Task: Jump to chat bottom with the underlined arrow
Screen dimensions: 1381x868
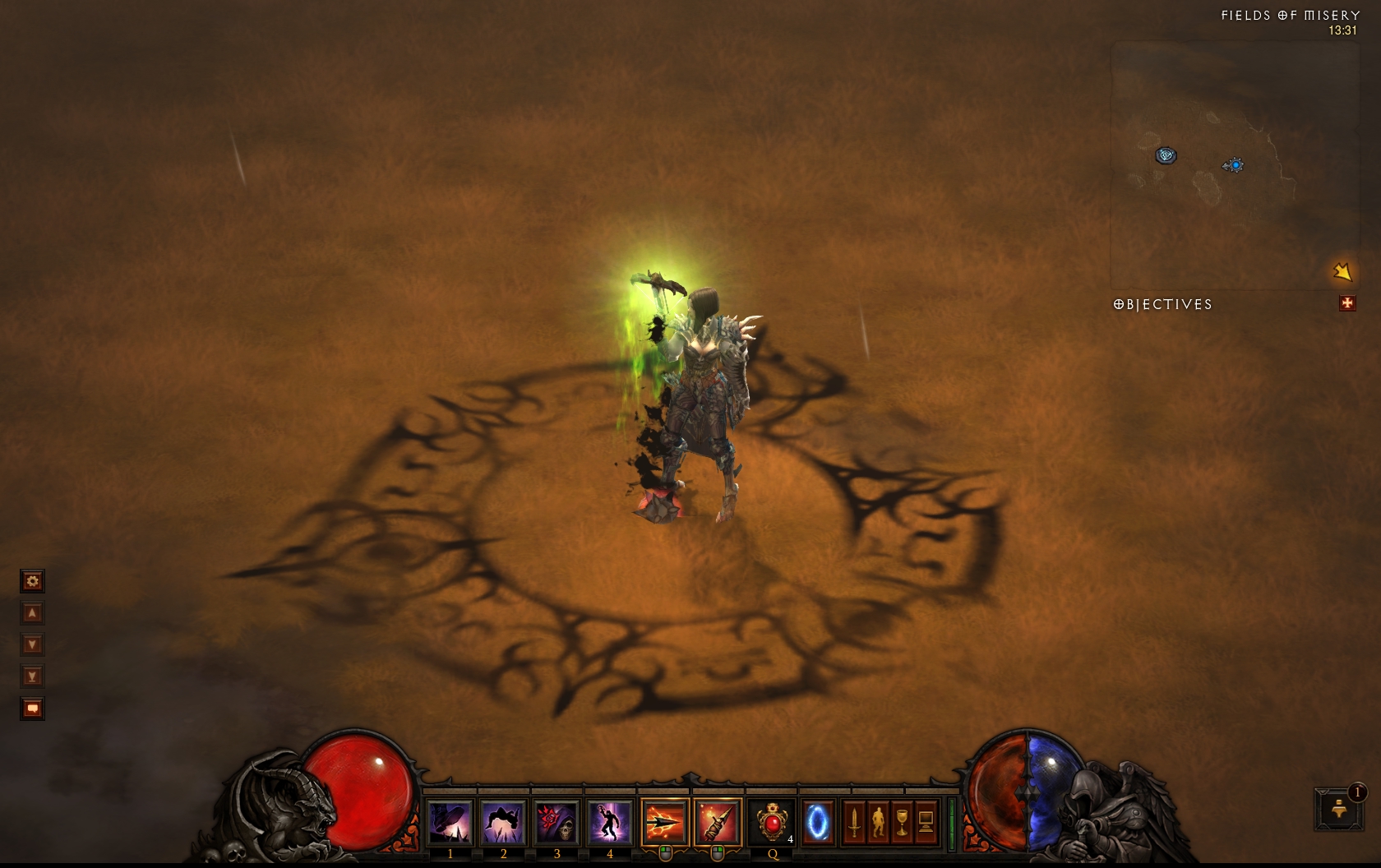Action: tap(32, 676)
